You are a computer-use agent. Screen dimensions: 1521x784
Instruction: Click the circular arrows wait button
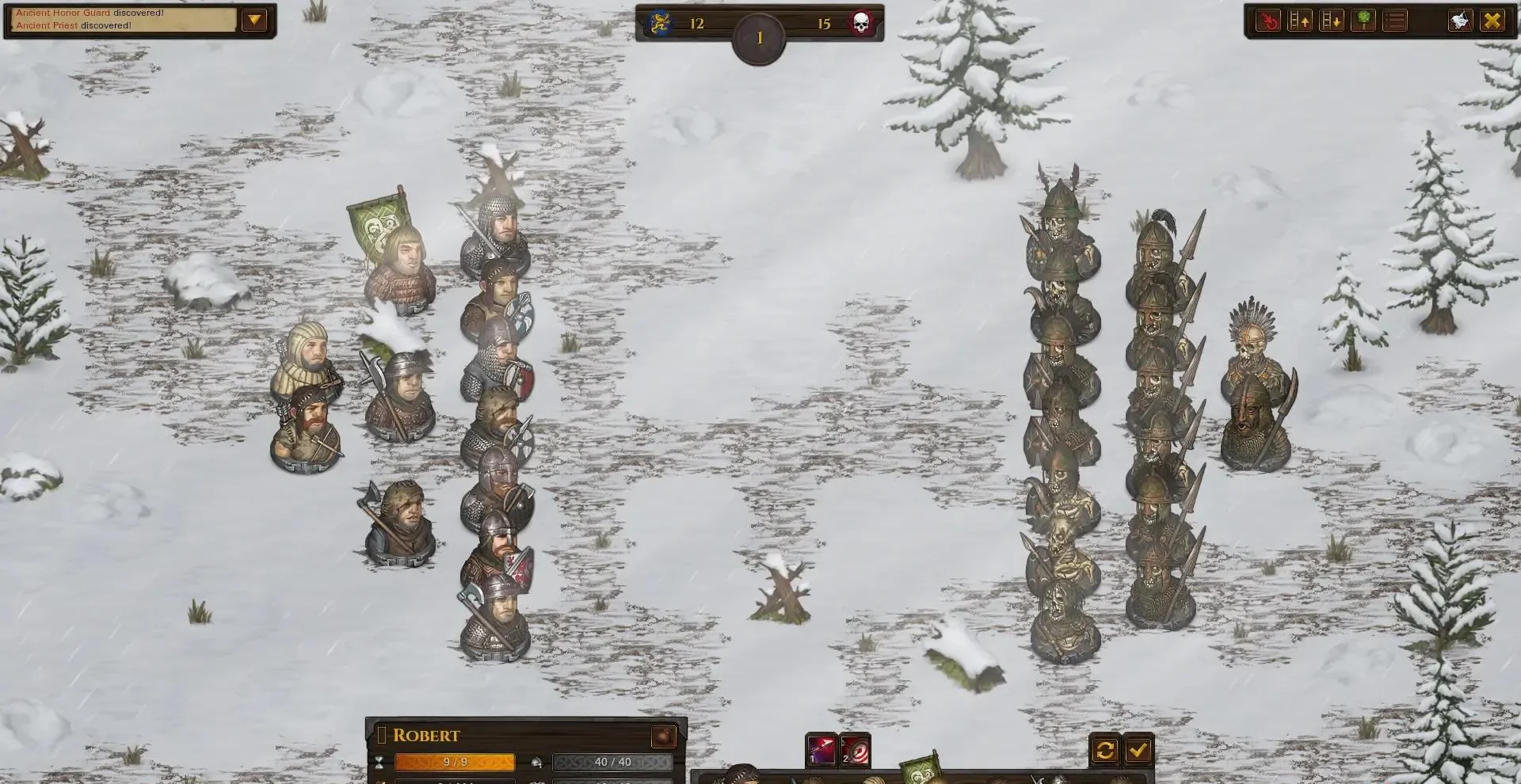tap(1105, 750)
